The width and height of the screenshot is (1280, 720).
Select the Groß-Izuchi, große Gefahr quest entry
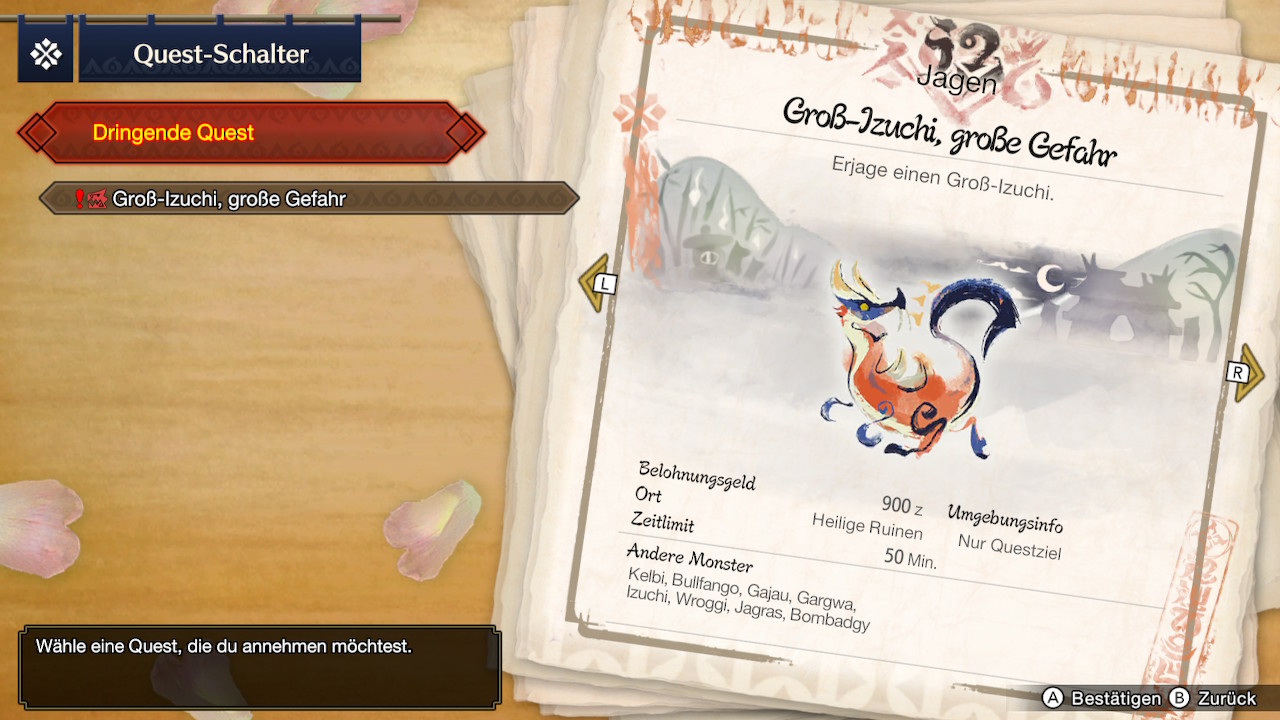pos(308,198)
